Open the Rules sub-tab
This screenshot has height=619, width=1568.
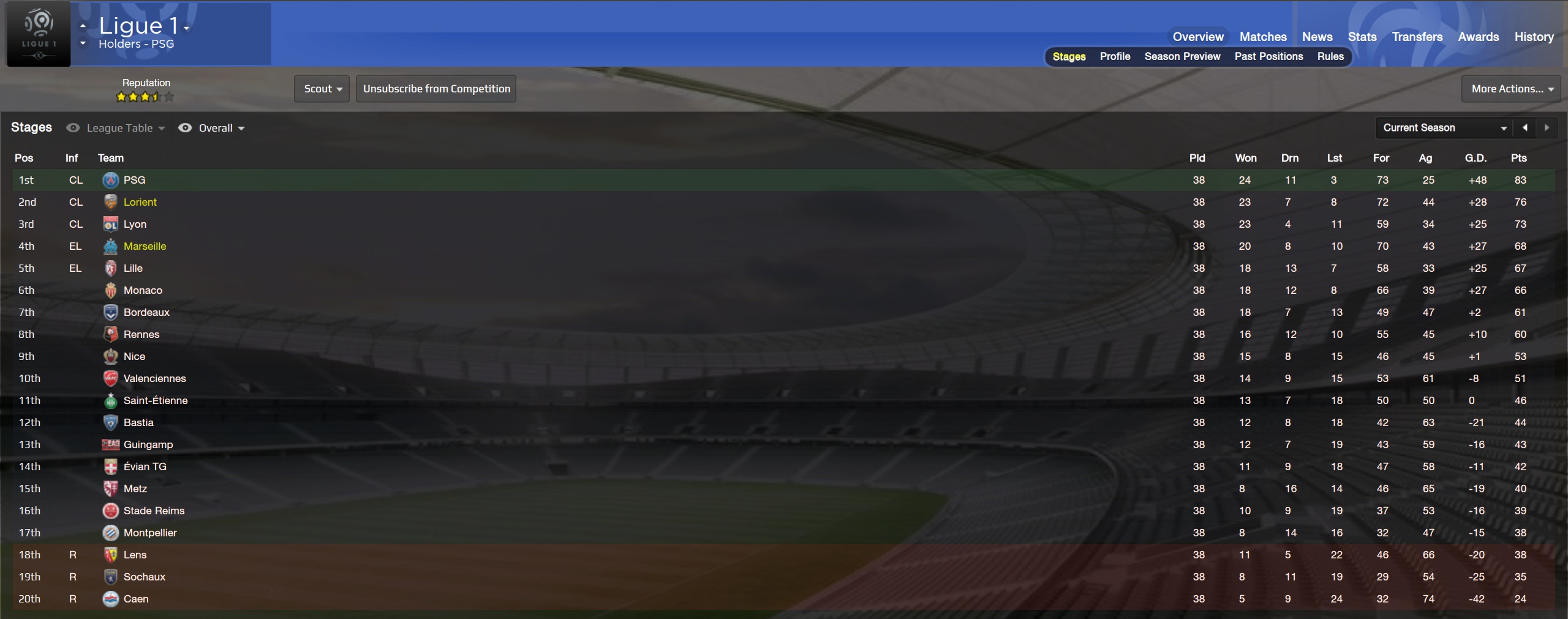click(1330, 56)
